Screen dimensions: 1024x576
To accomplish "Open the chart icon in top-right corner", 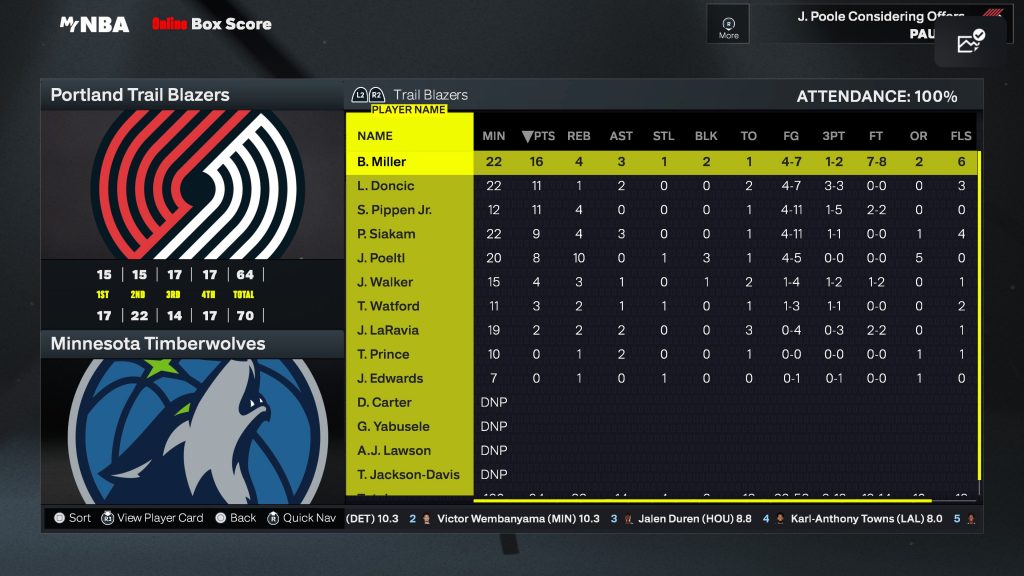I will [x=971, y=41].
